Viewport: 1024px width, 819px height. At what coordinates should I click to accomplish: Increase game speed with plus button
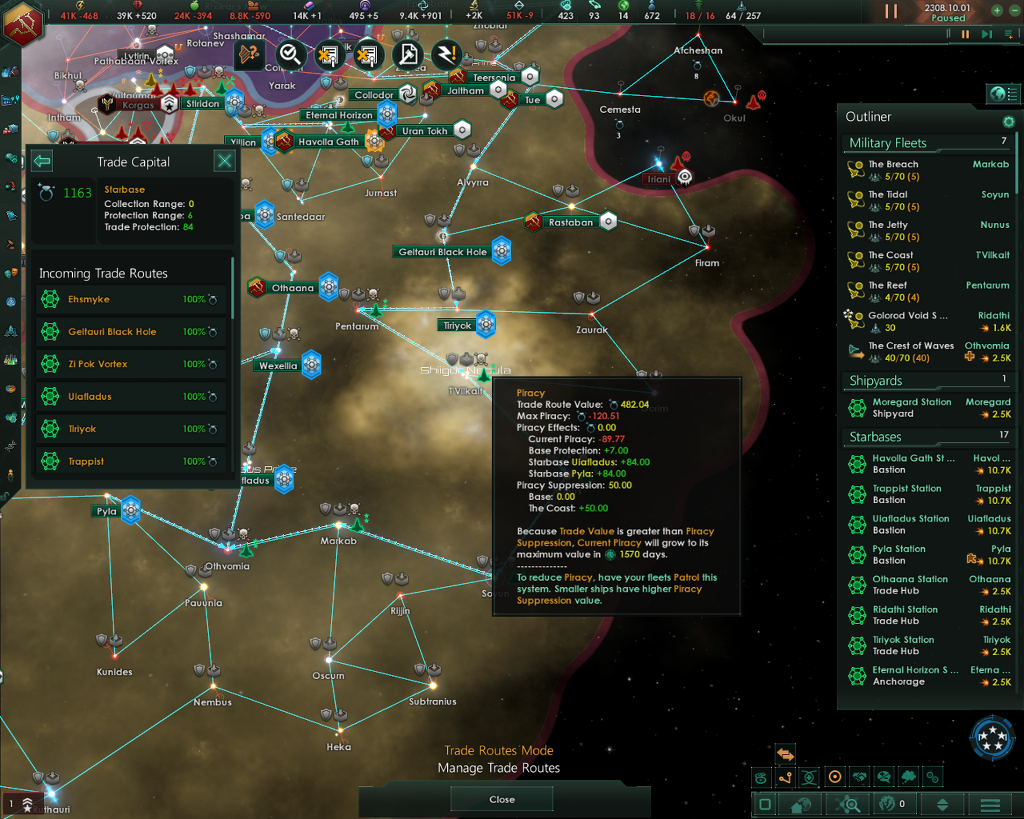pos(997,10)
